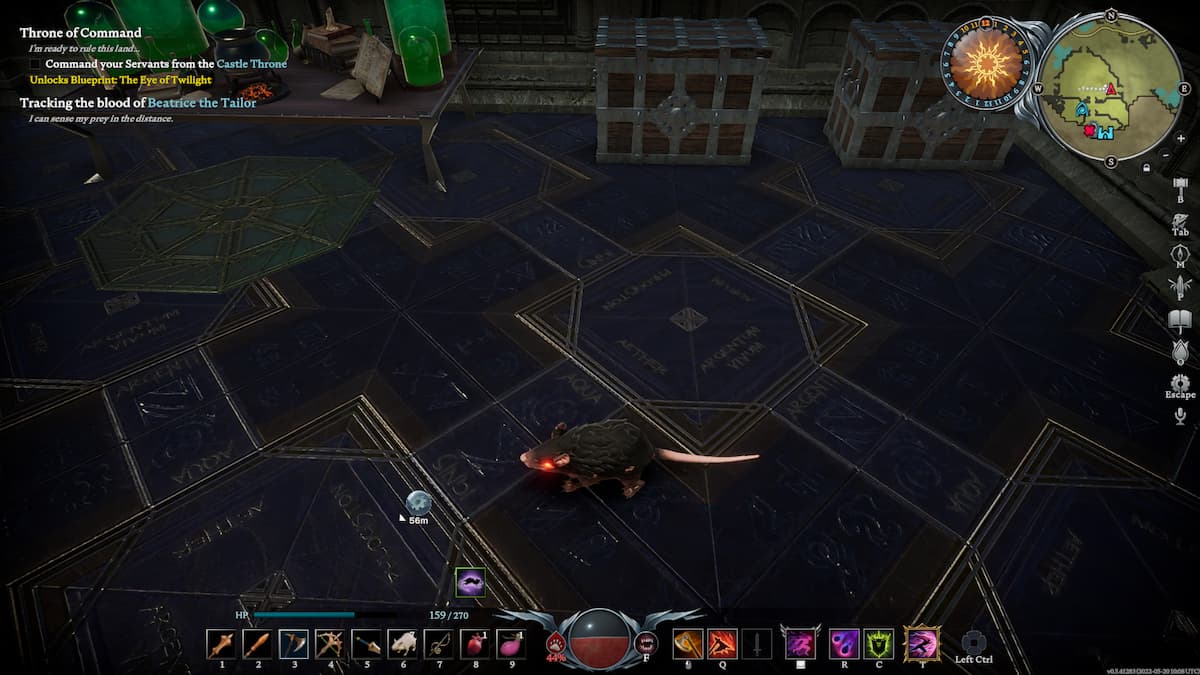Image resolution: width=1200 pixels, height=675 pixels.
Task: Open the Escape gear menu
Action: pyautogui.click(x=1180, y=384)
